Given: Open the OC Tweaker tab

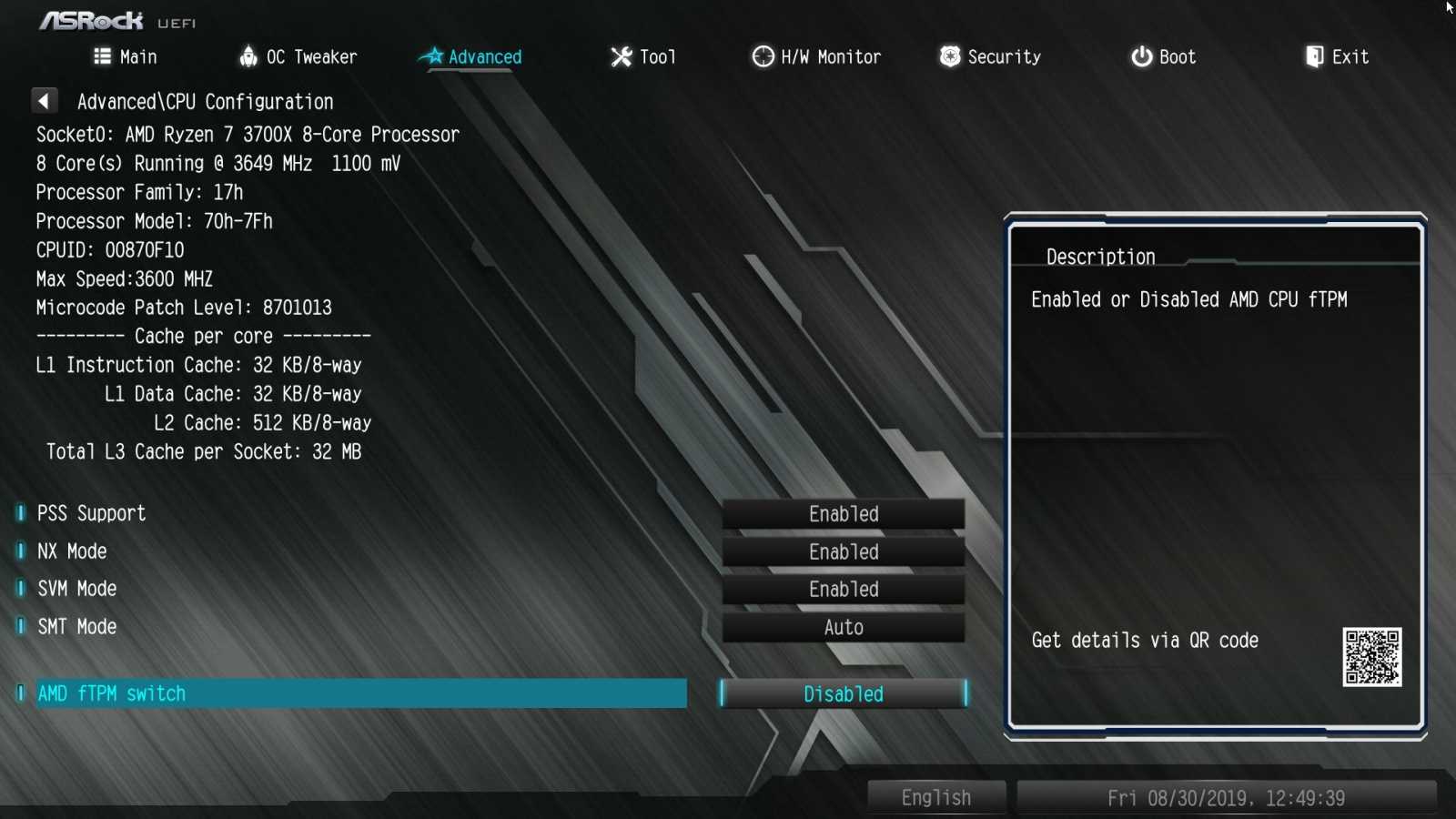Looking at the screenshot, I should click(x=298, y=56).
